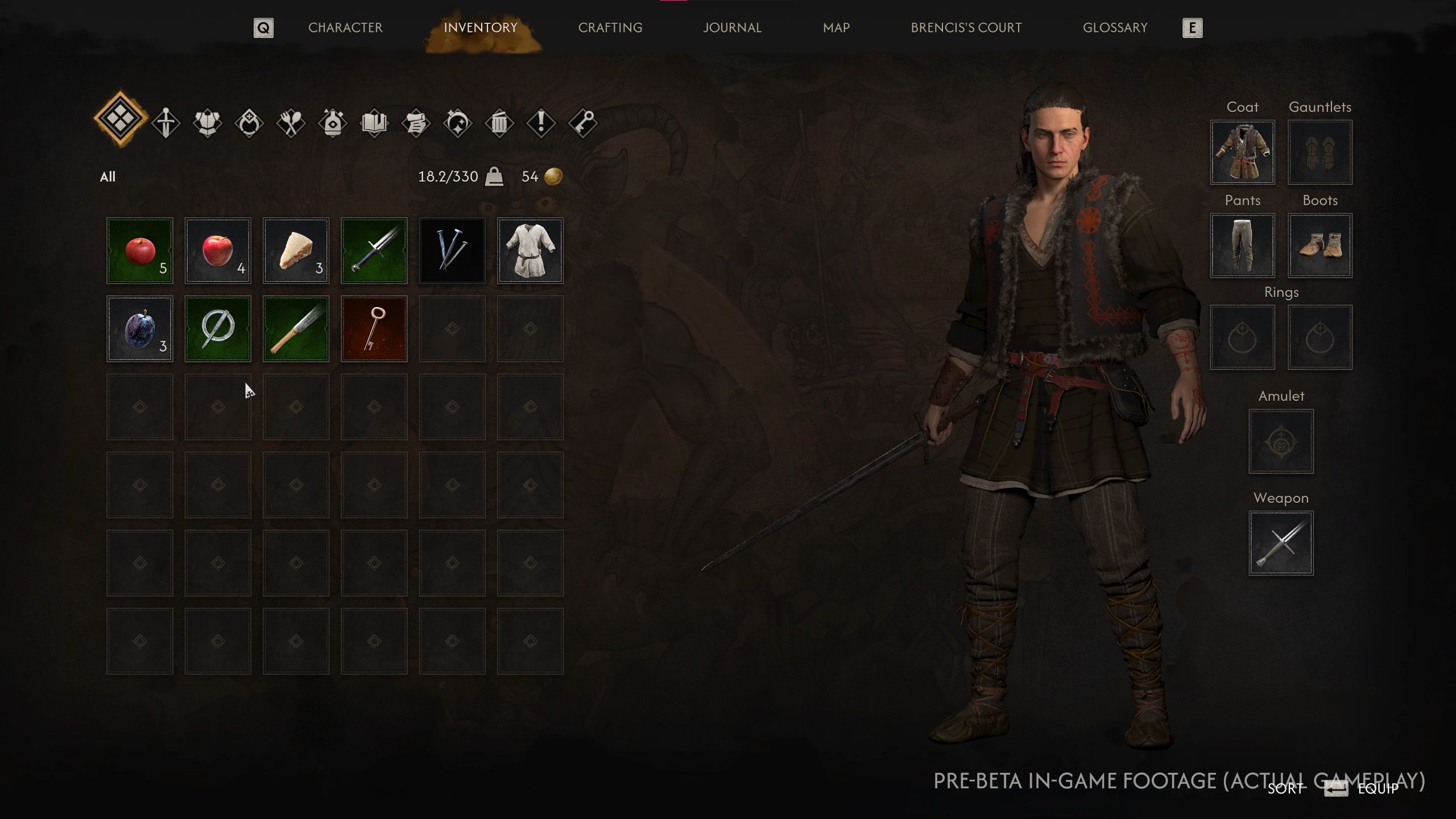The image size is (1456, 819).
Task: Go to Brencis's Court tab
Action: [x=966, y=28]
